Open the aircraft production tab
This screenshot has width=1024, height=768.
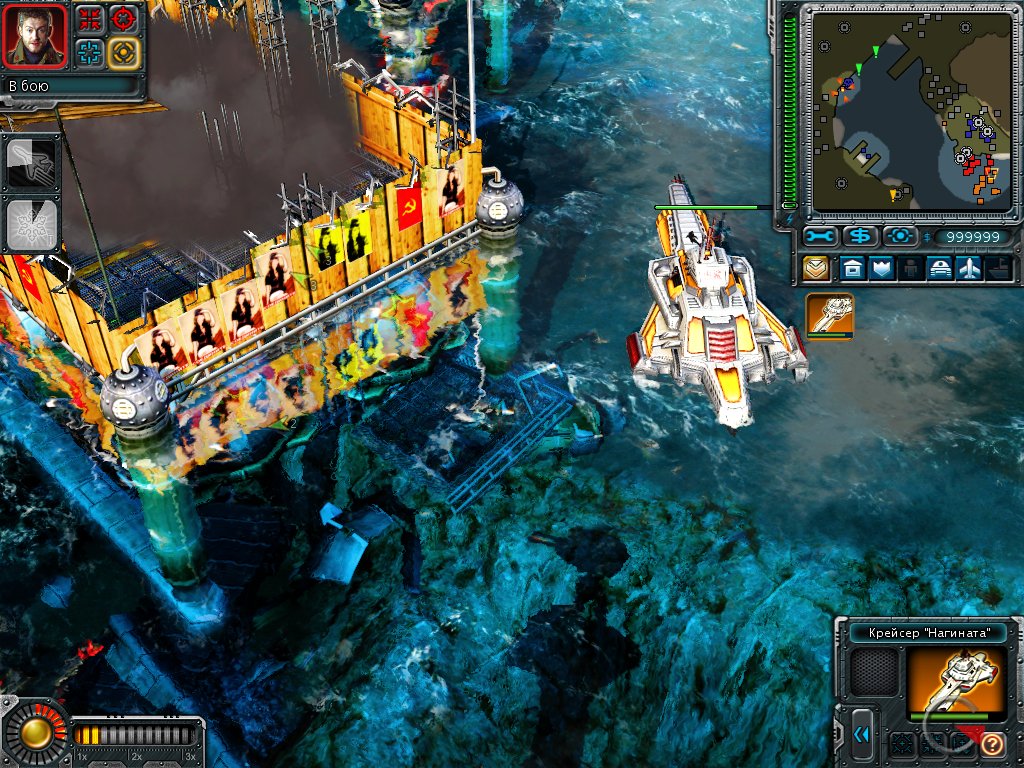(970, 268)
